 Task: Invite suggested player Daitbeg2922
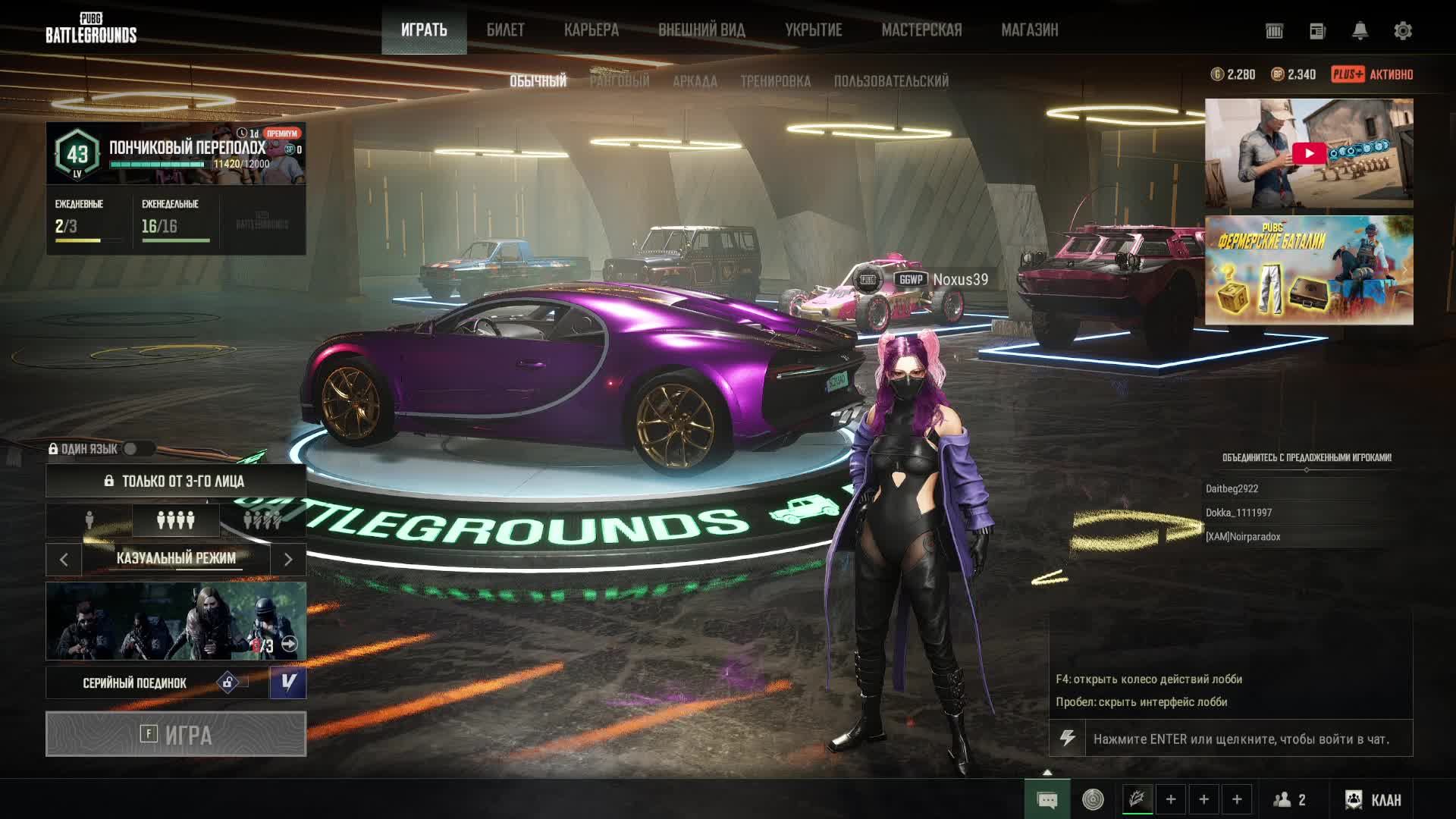click(1232, 489)
